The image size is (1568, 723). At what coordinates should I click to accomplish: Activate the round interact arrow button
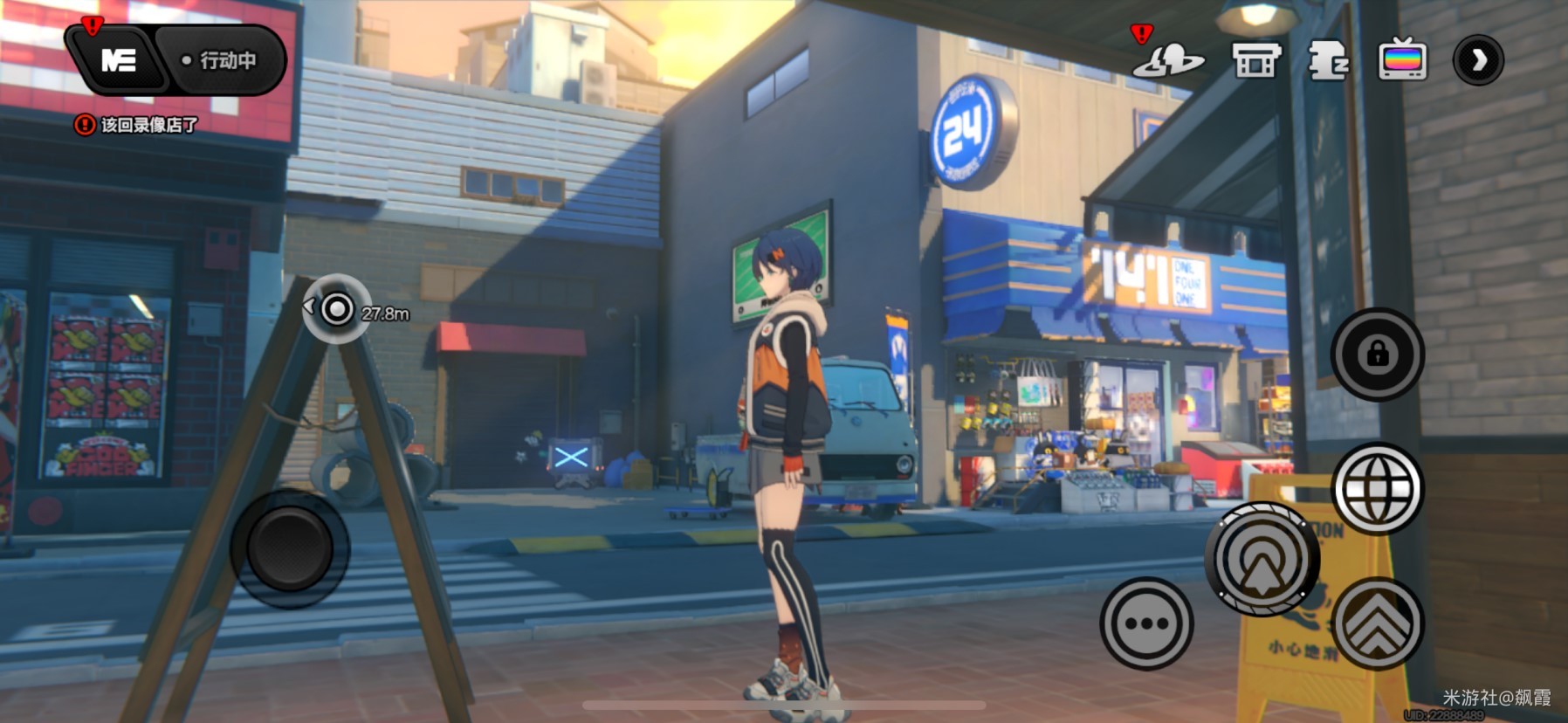pyautogui.click(x=1262, y=559)
